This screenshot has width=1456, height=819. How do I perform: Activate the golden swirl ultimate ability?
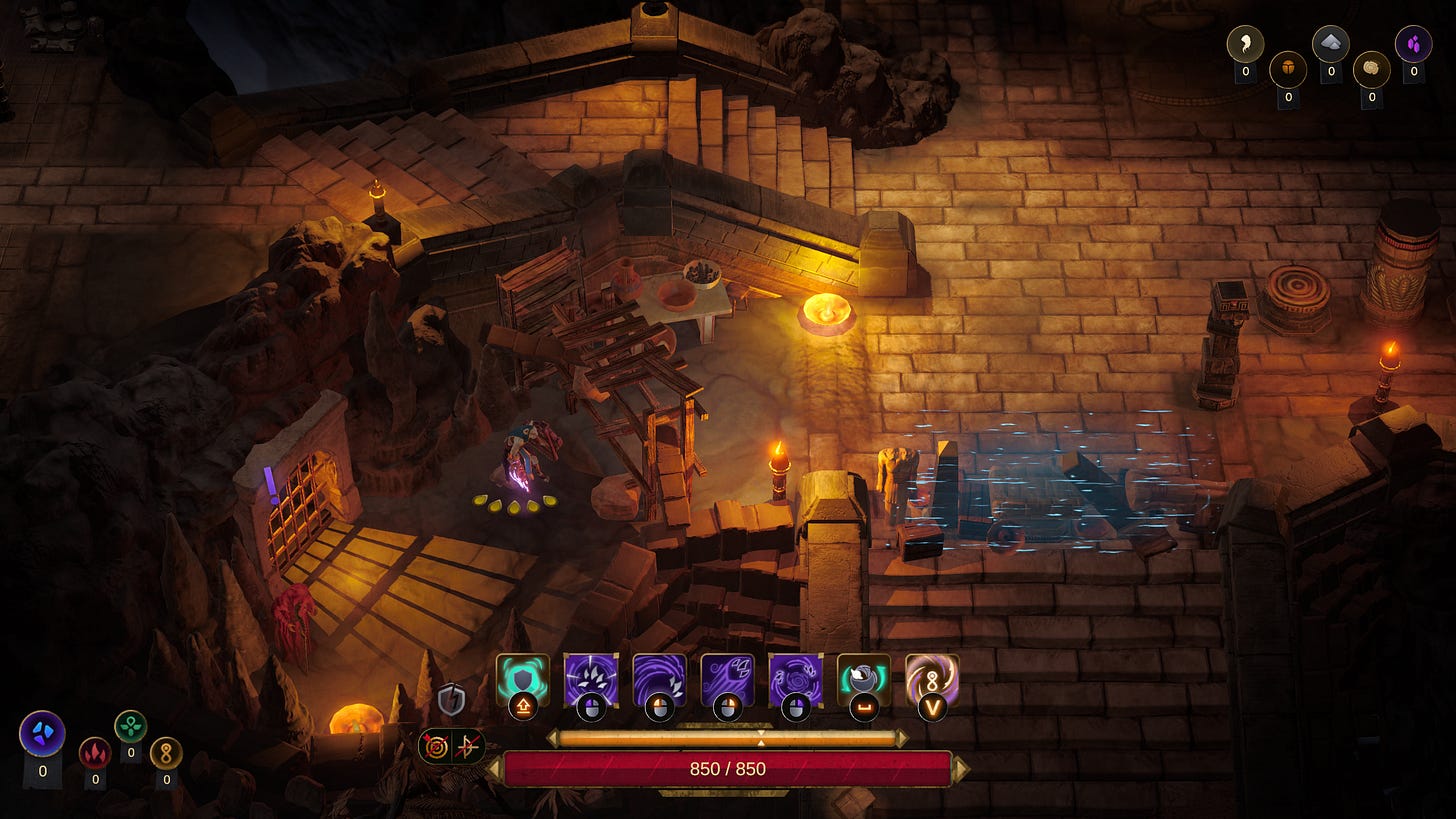[x=931, y=679]
